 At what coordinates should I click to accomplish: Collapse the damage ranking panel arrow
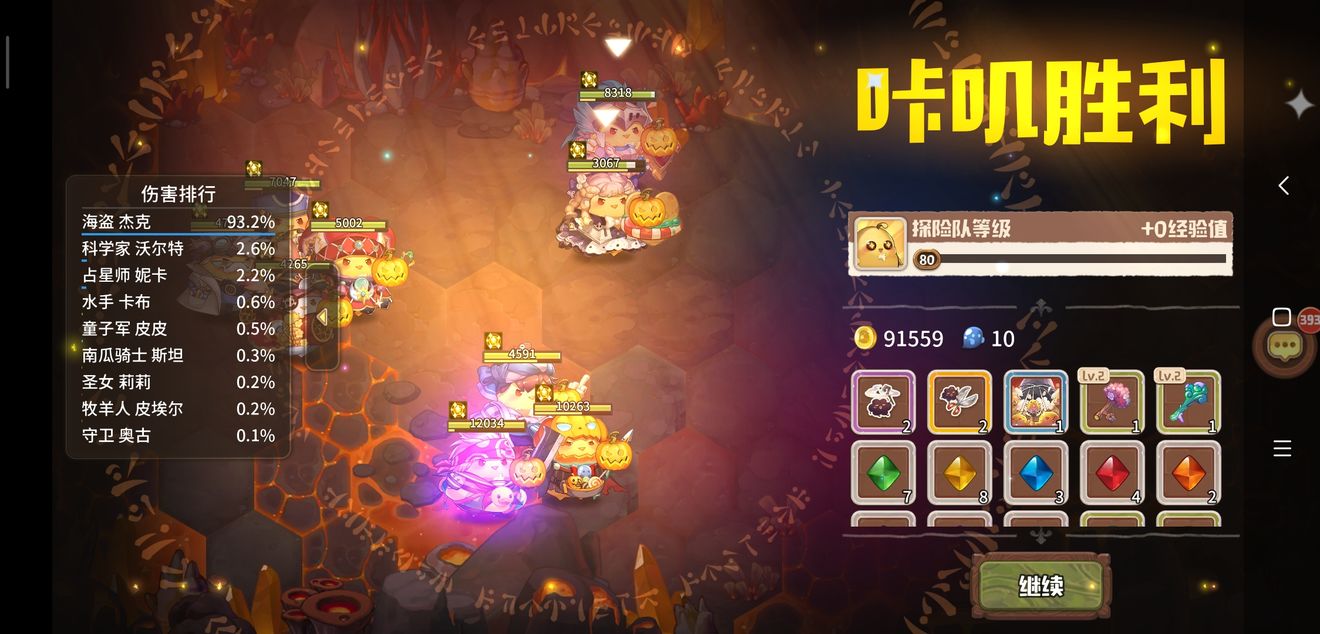(322, 317)
